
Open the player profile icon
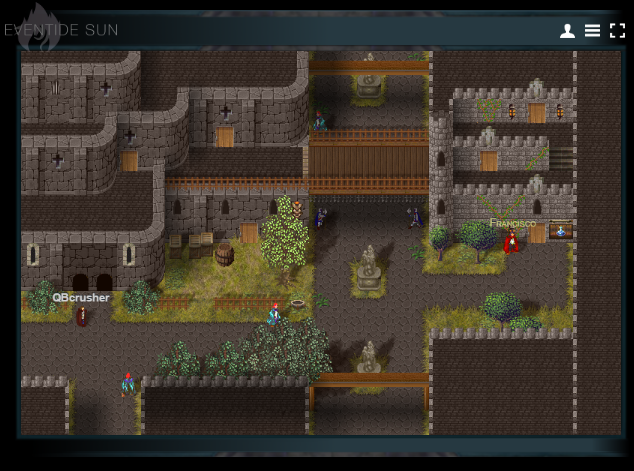(x=567, y=31)
